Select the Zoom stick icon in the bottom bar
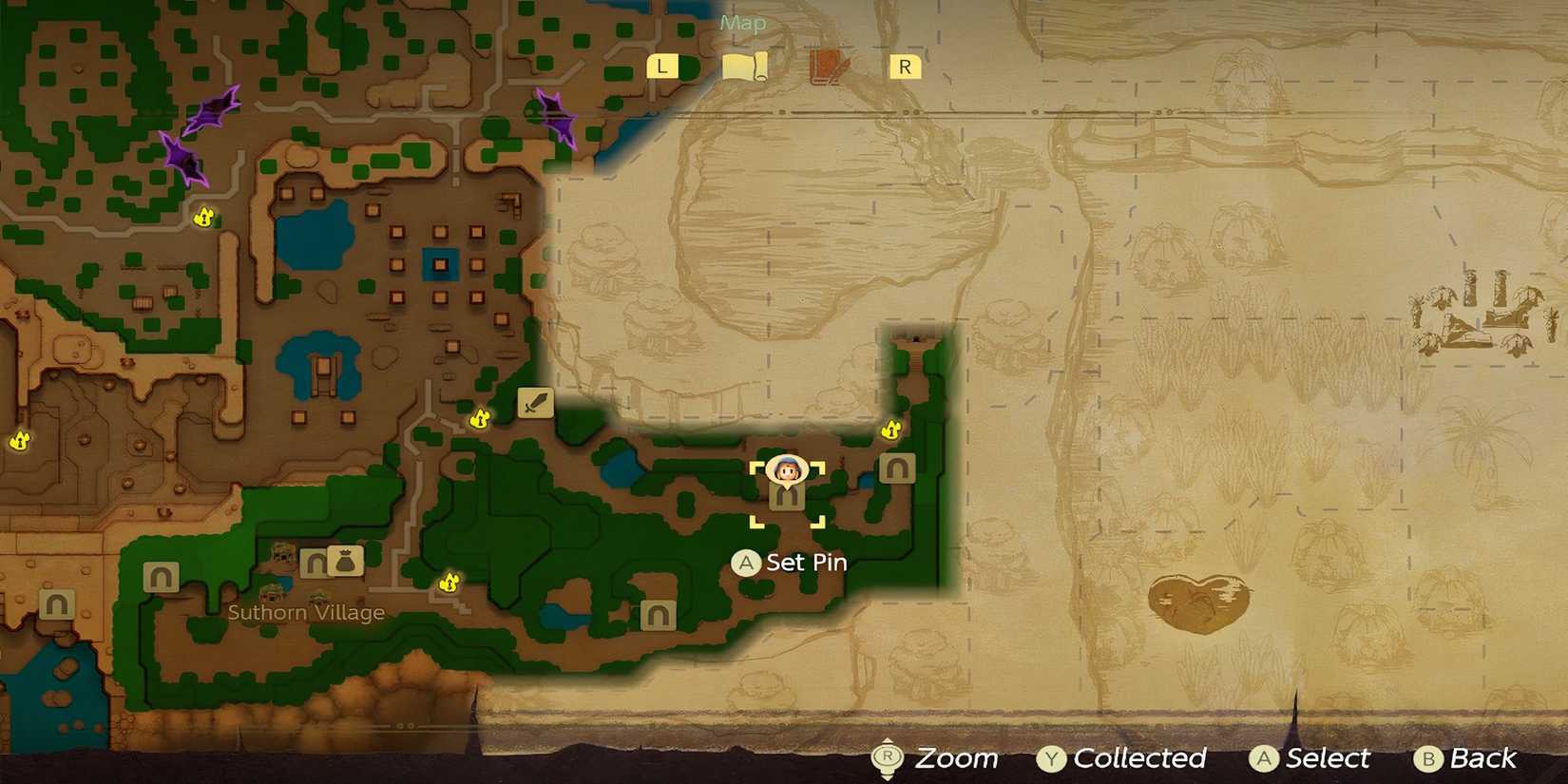The image size is (1568, 784). point(889,758)
